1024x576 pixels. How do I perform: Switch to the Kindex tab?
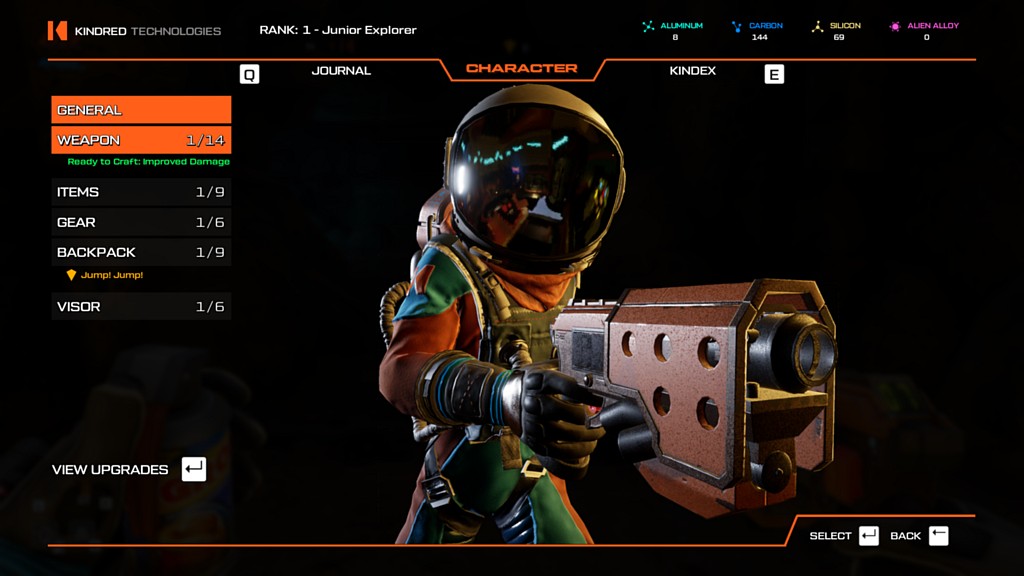click(692, 71)
